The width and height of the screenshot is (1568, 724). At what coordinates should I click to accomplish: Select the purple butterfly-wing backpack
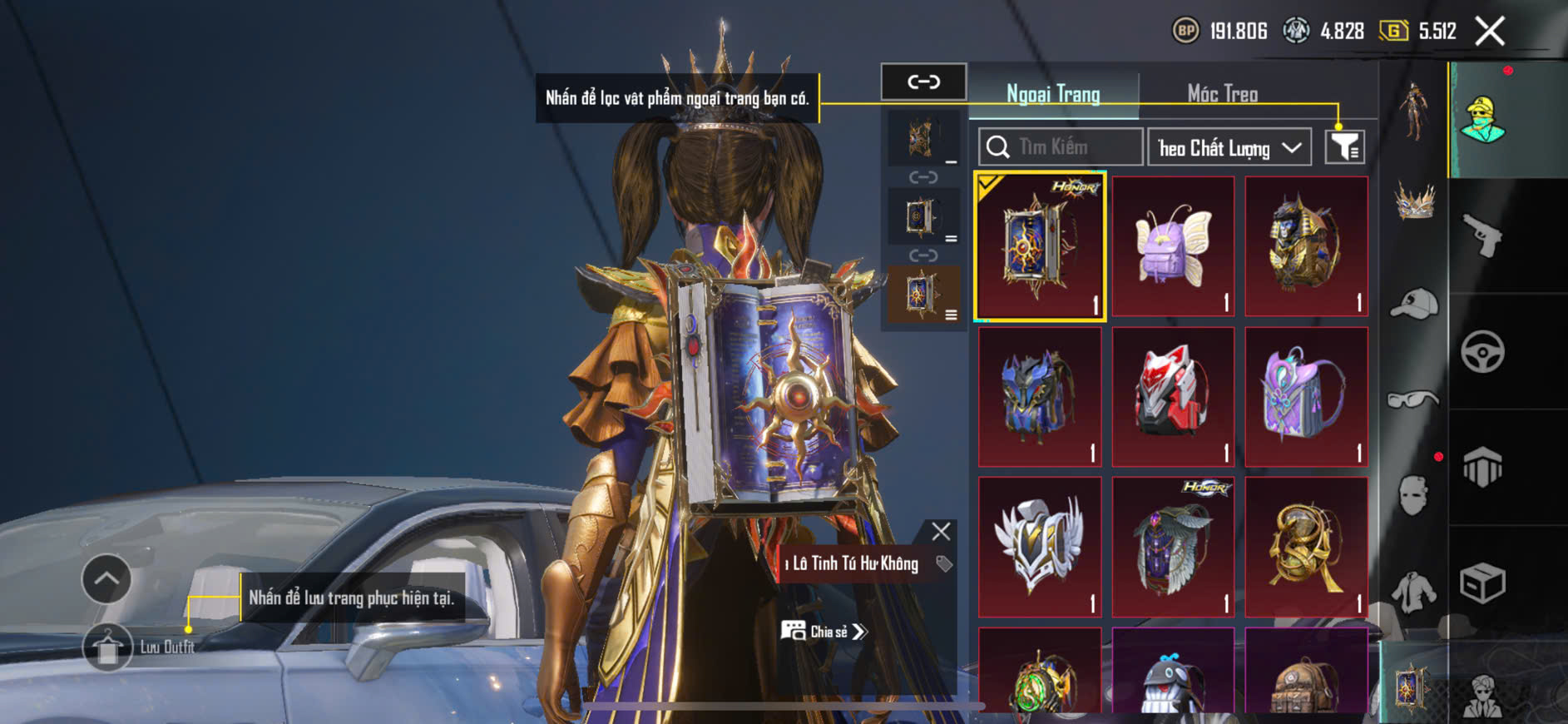coord(1173,246)
